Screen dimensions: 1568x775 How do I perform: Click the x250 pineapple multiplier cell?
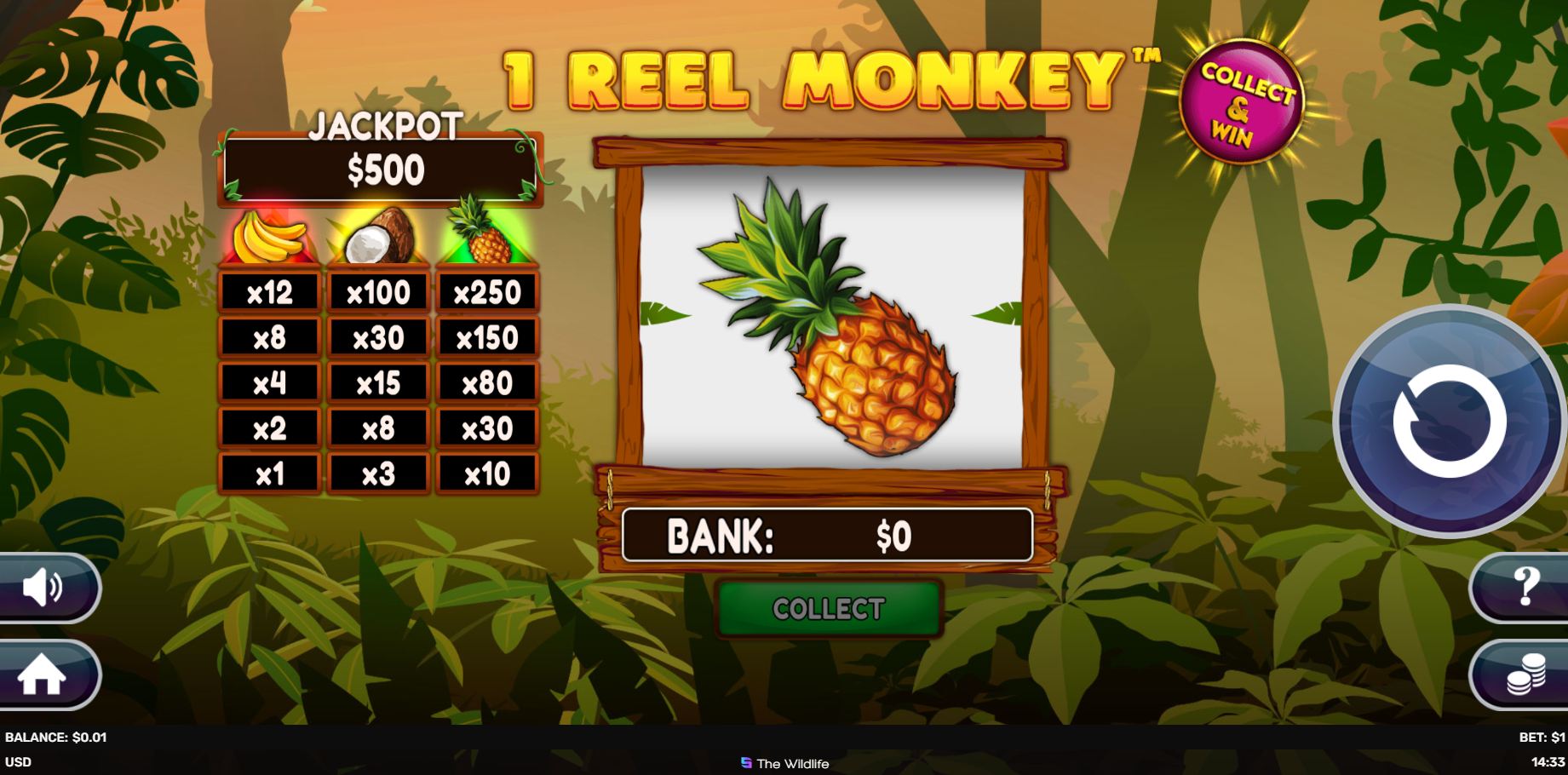[487, 291]
